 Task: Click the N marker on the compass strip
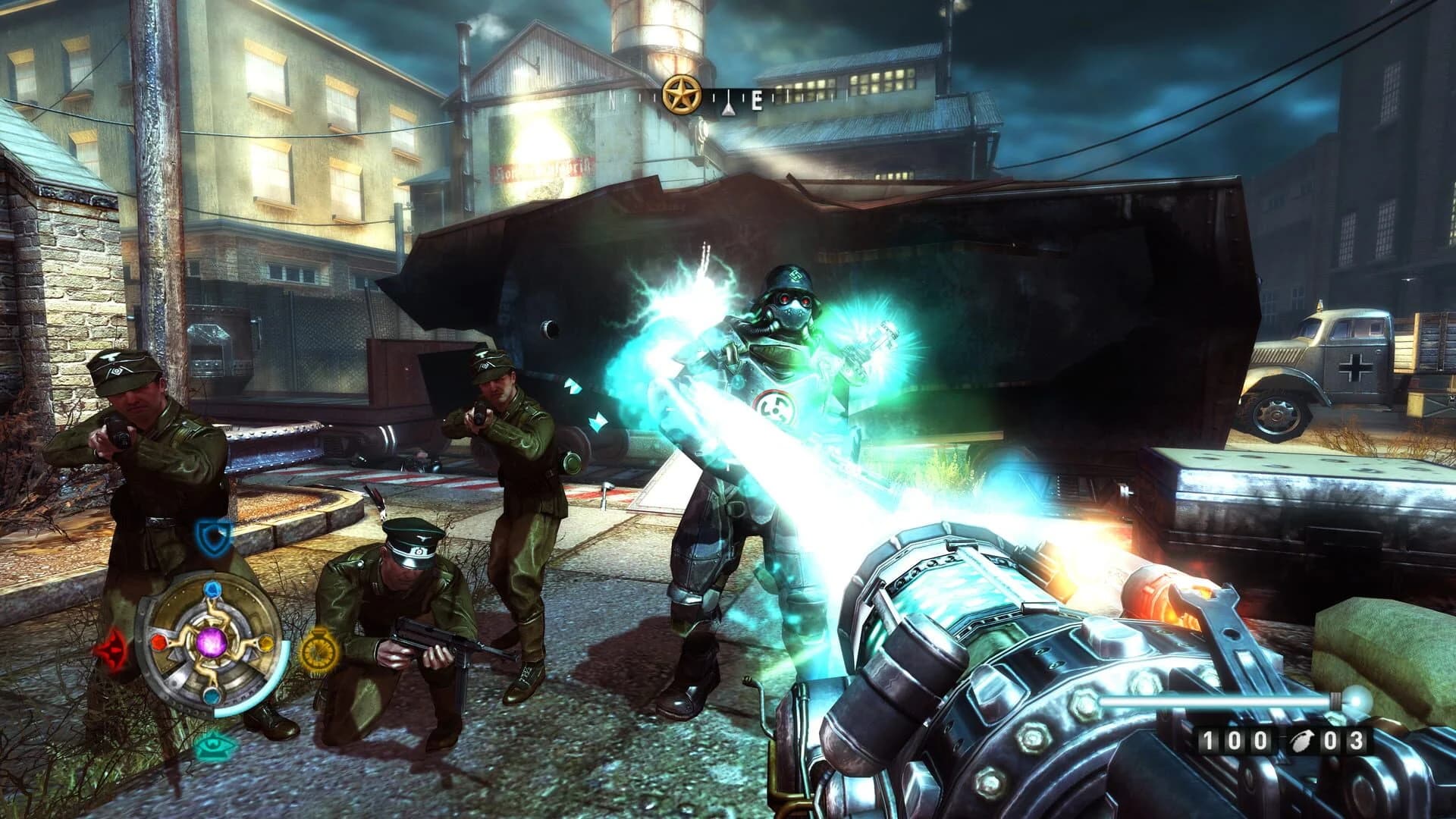point(613,97)
